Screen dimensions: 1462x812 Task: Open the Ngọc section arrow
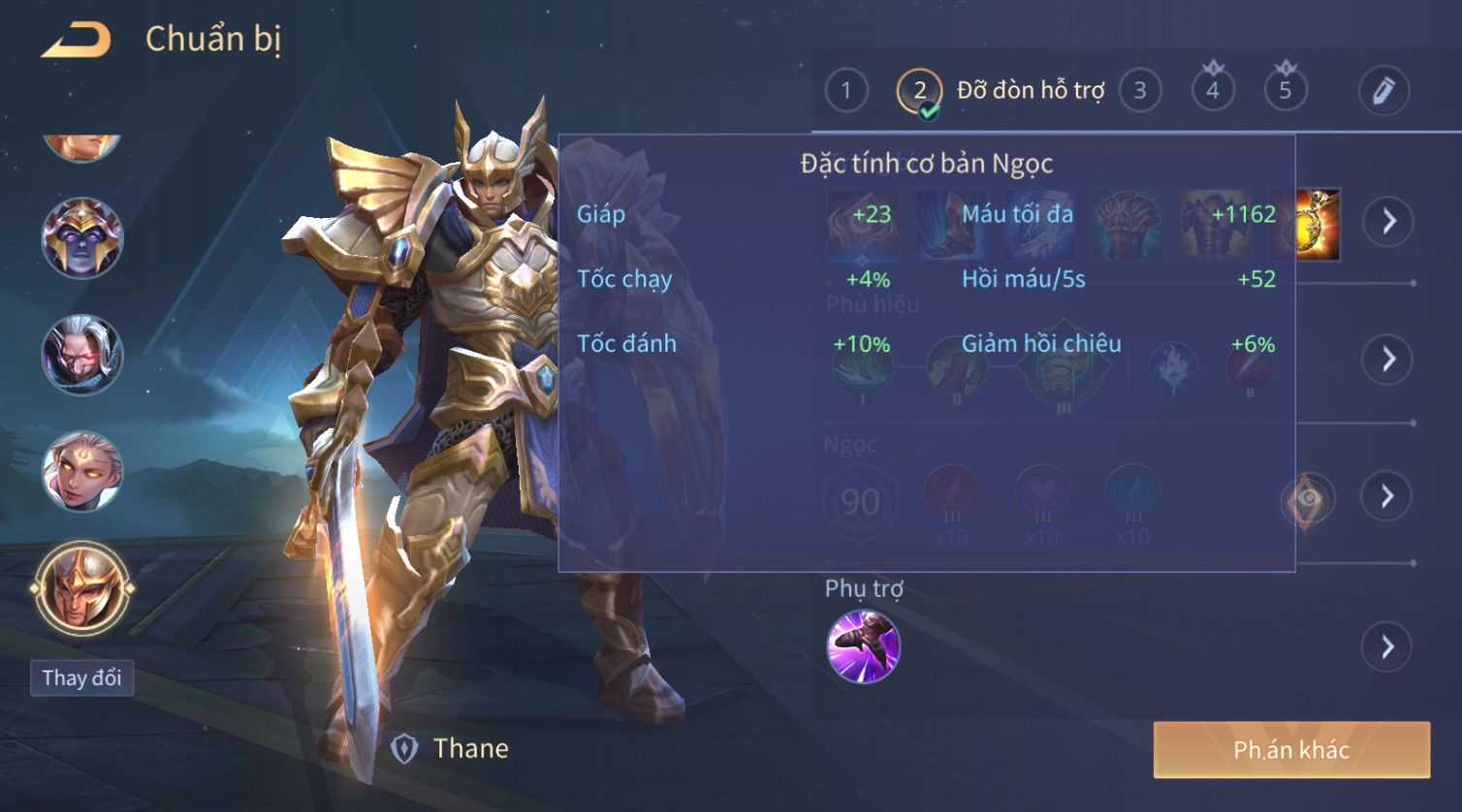tap(1388, 496)
